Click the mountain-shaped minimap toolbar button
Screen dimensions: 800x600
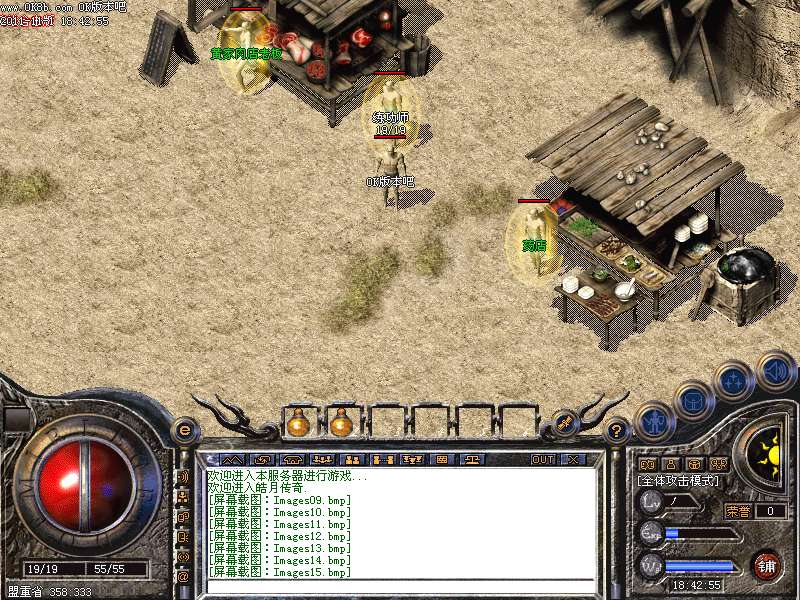click(x=231, y=459)
